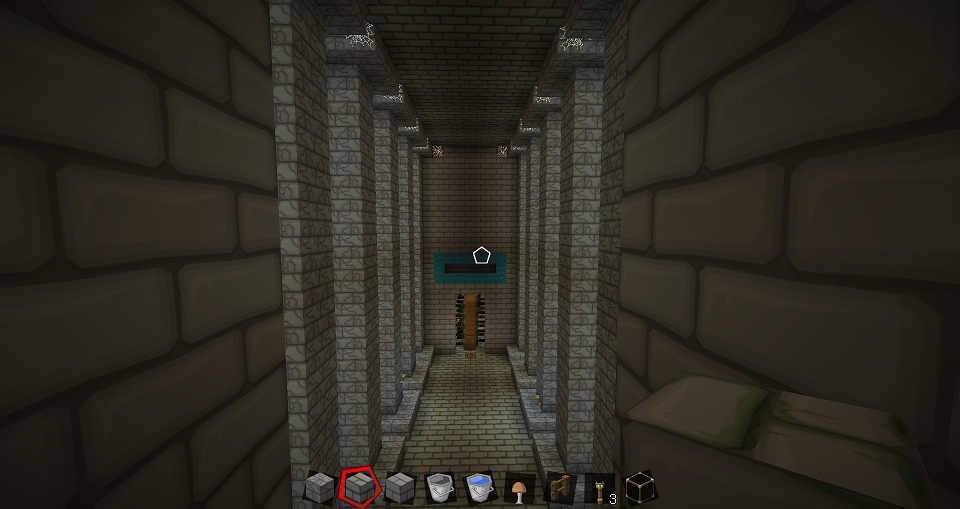Pick the wooden fence hotbar slot
This screenshot has height=509, width=960.
[559, 488]
